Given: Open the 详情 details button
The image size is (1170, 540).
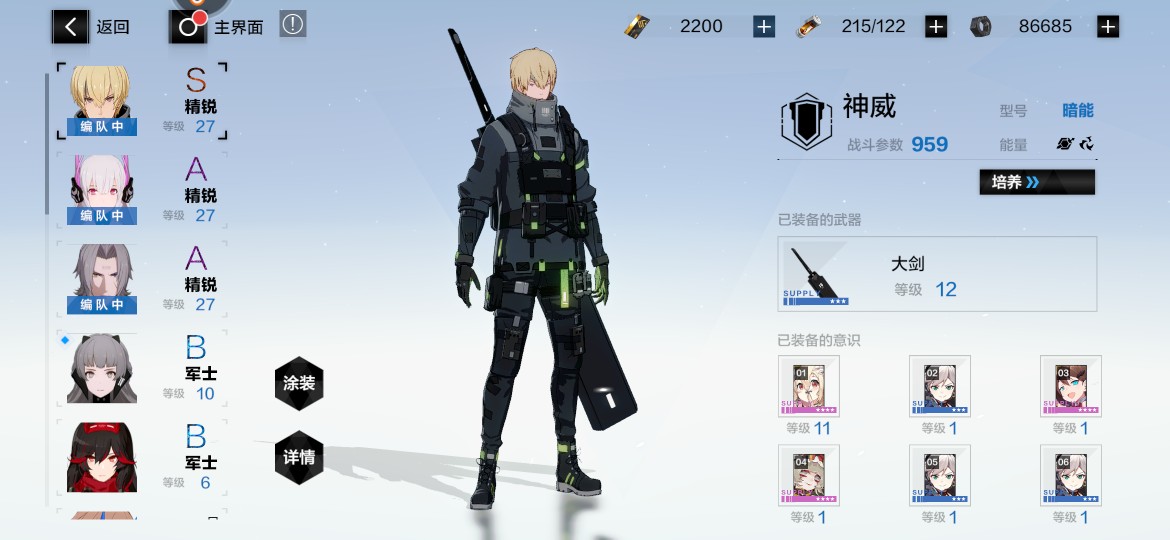Looking at the screenshot, I should point(299,457).
